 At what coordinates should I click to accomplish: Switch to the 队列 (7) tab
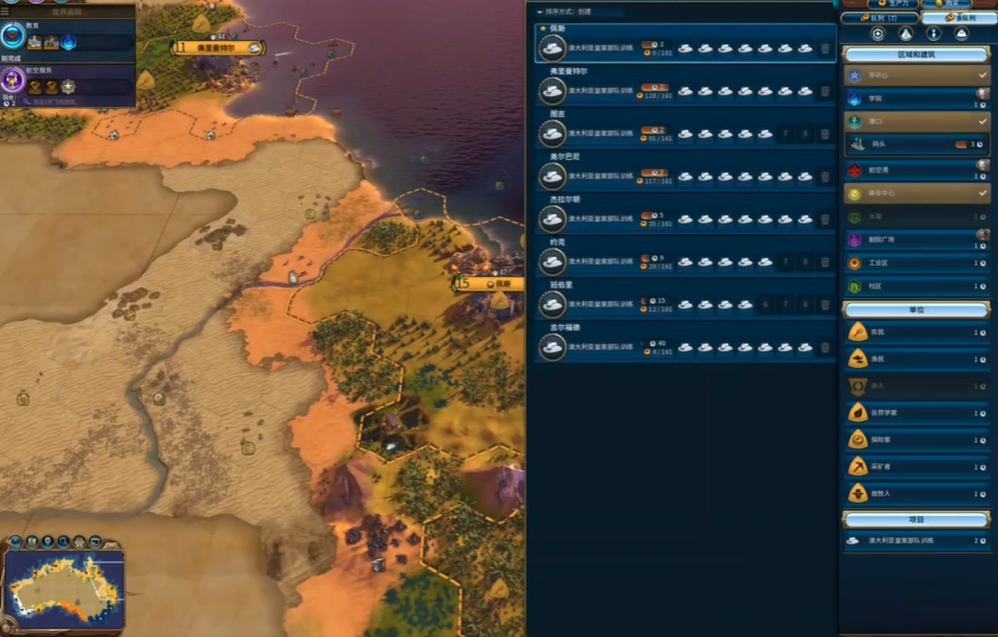pos(880,18)
